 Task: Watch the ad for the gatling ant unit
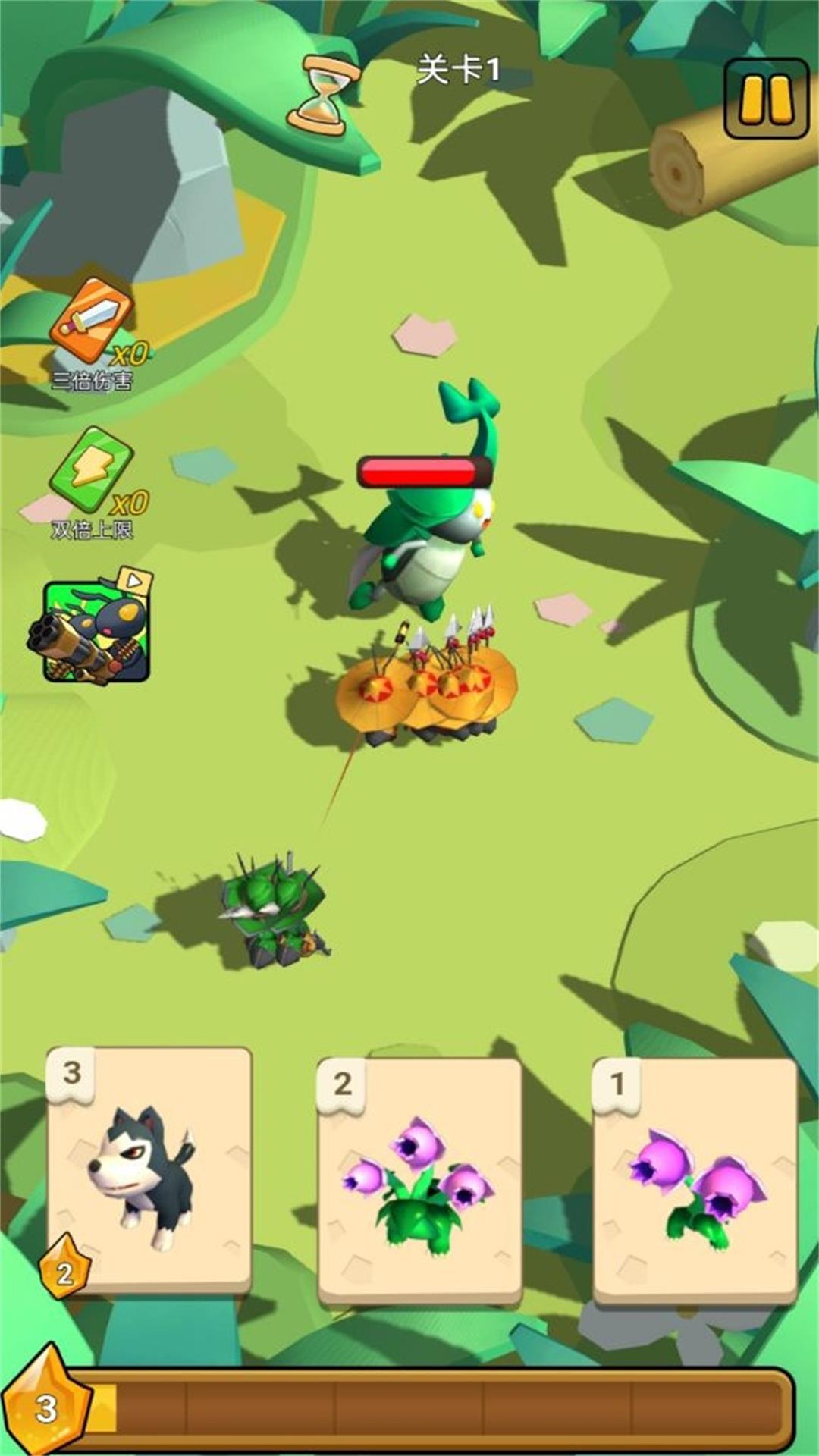tap(94, 629)
